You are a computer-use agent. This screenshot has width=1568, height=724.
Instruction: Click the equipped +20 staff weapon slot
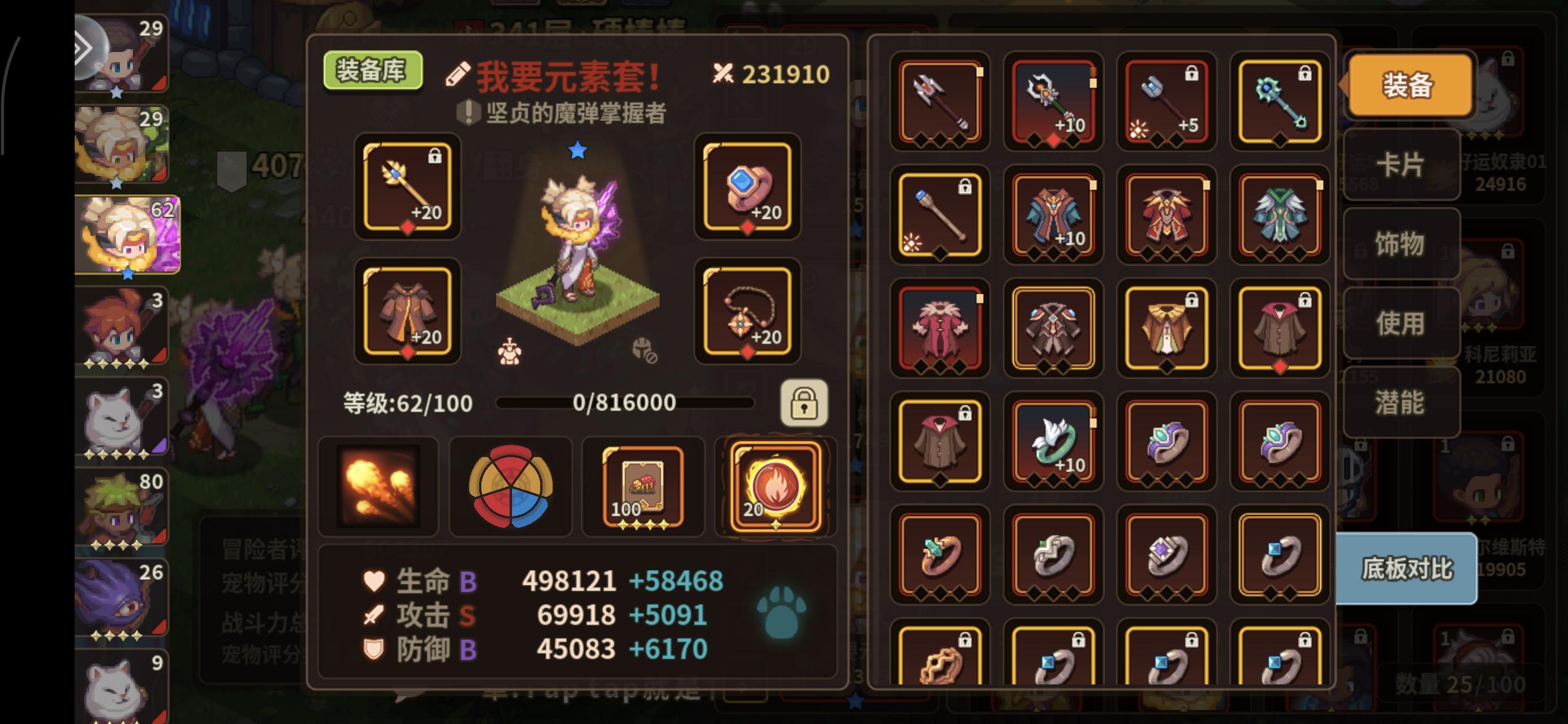click(x=408, y=188)
